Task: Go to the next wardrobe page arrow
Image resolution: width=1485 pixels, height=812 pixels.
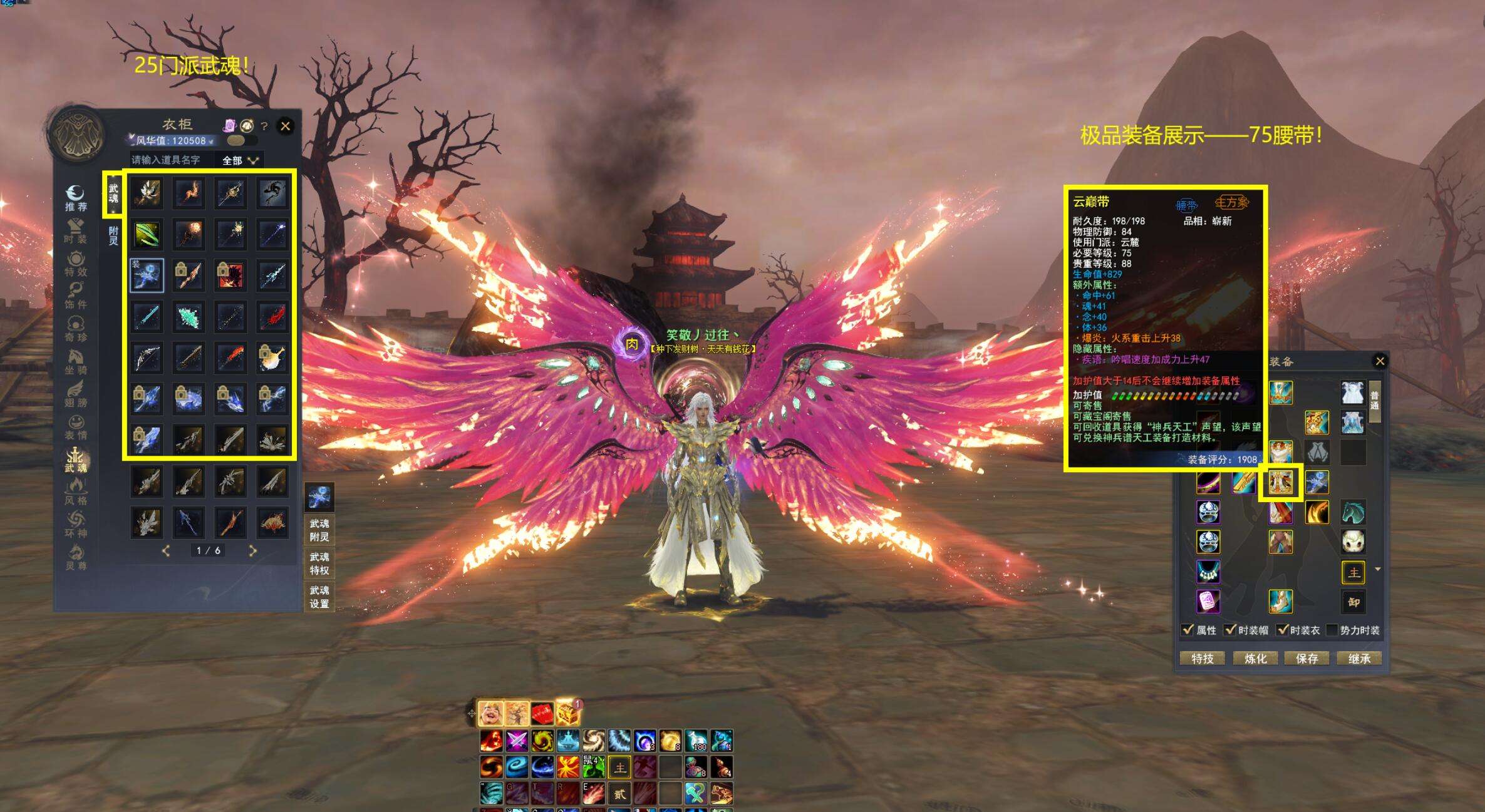Action: (252, 551)
